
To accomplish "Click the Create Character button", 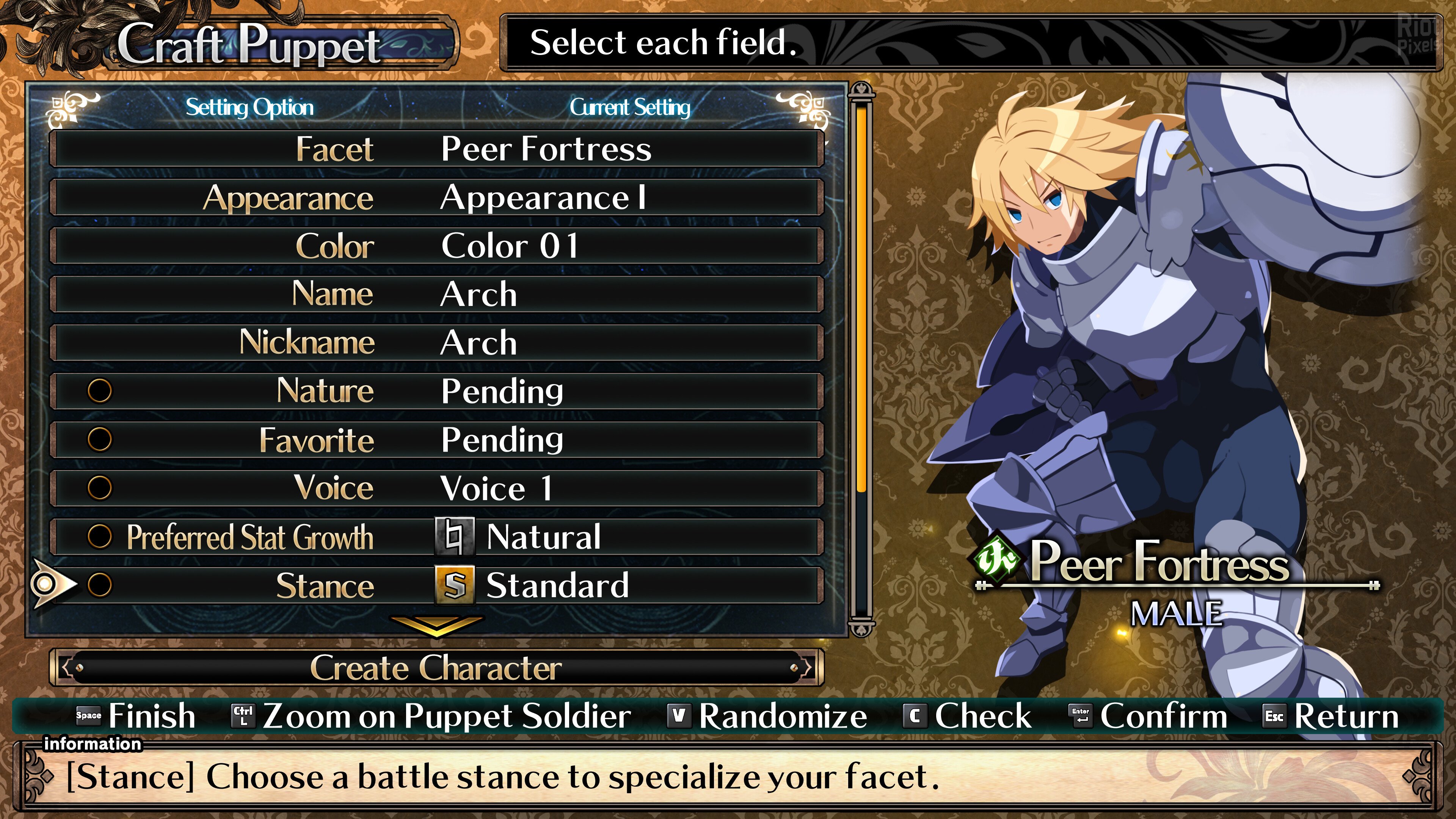I will point(436,667).
